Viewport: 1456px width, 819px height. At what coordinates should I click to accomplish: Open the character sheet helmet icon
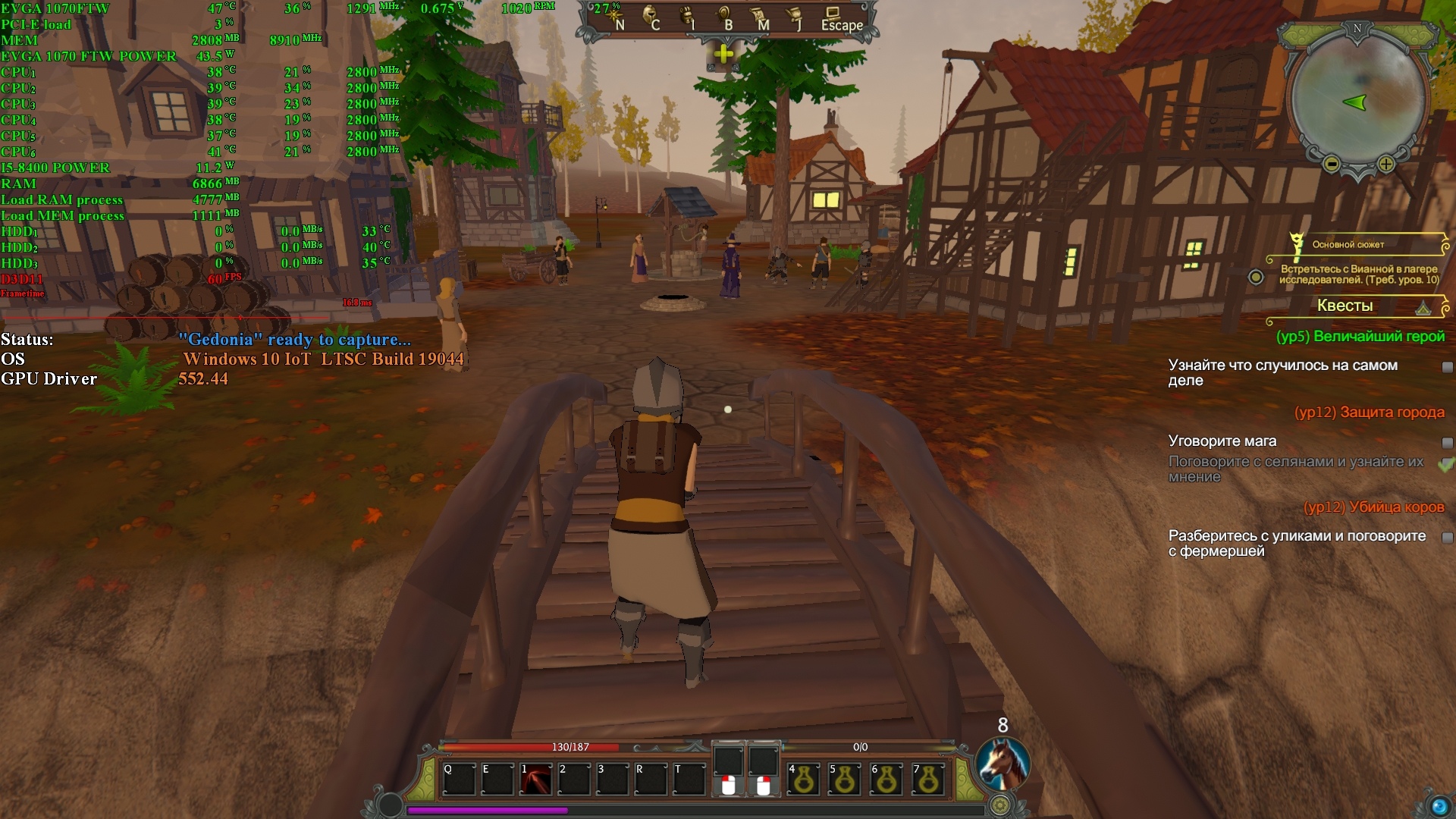[651, 17]
